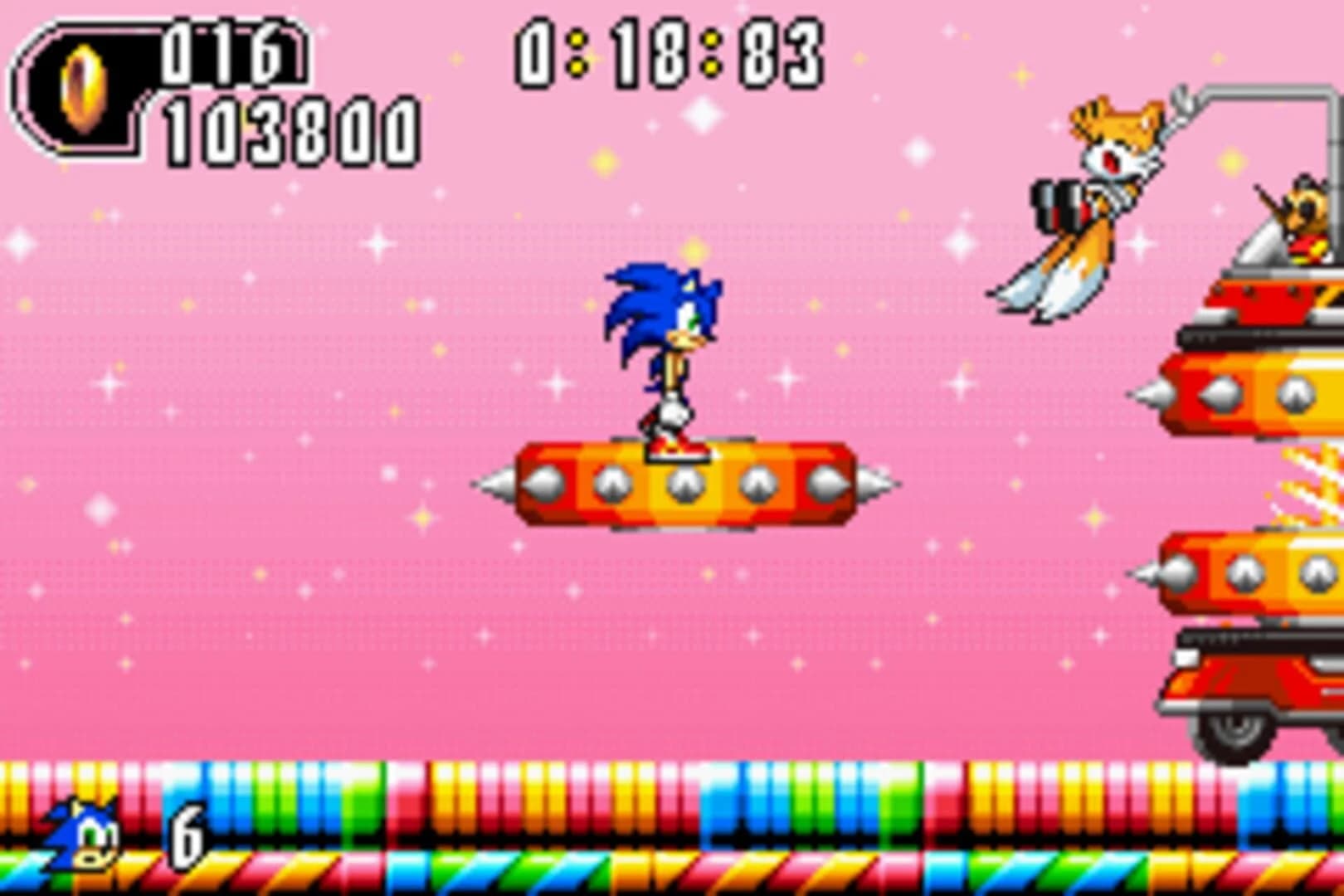
Task: Open the lower spiked arm section
Action: pos(1244,572)
